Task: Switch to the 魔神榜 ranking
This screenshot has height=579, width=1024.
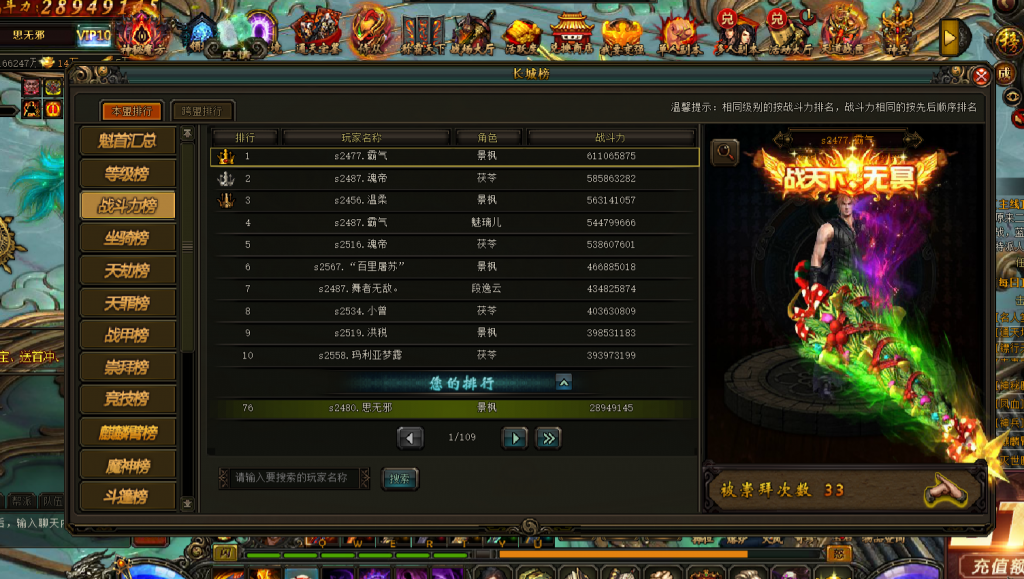Action: 127,464
